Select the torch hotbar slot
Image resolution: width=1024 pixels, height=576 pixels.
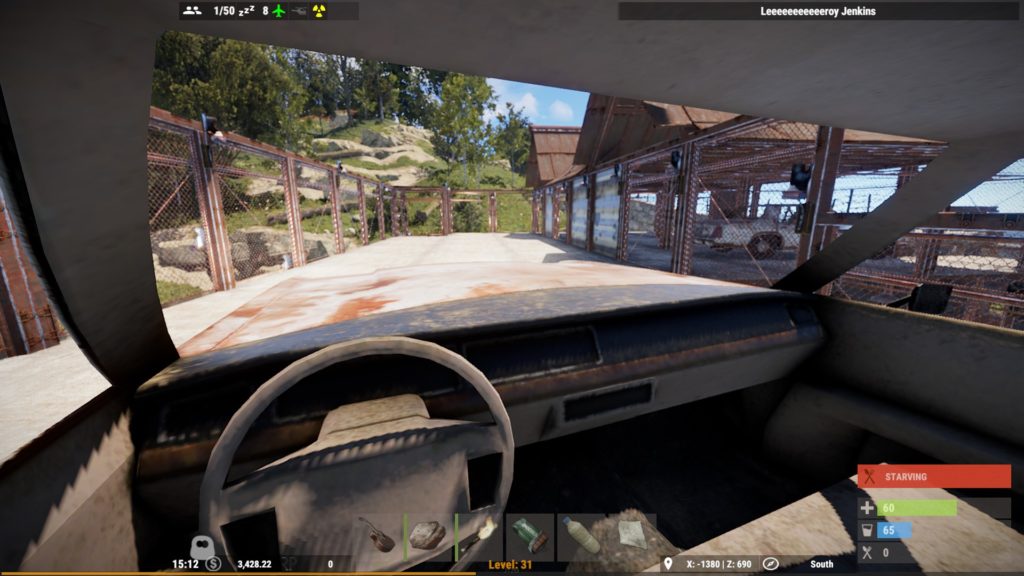coord(479,536)
